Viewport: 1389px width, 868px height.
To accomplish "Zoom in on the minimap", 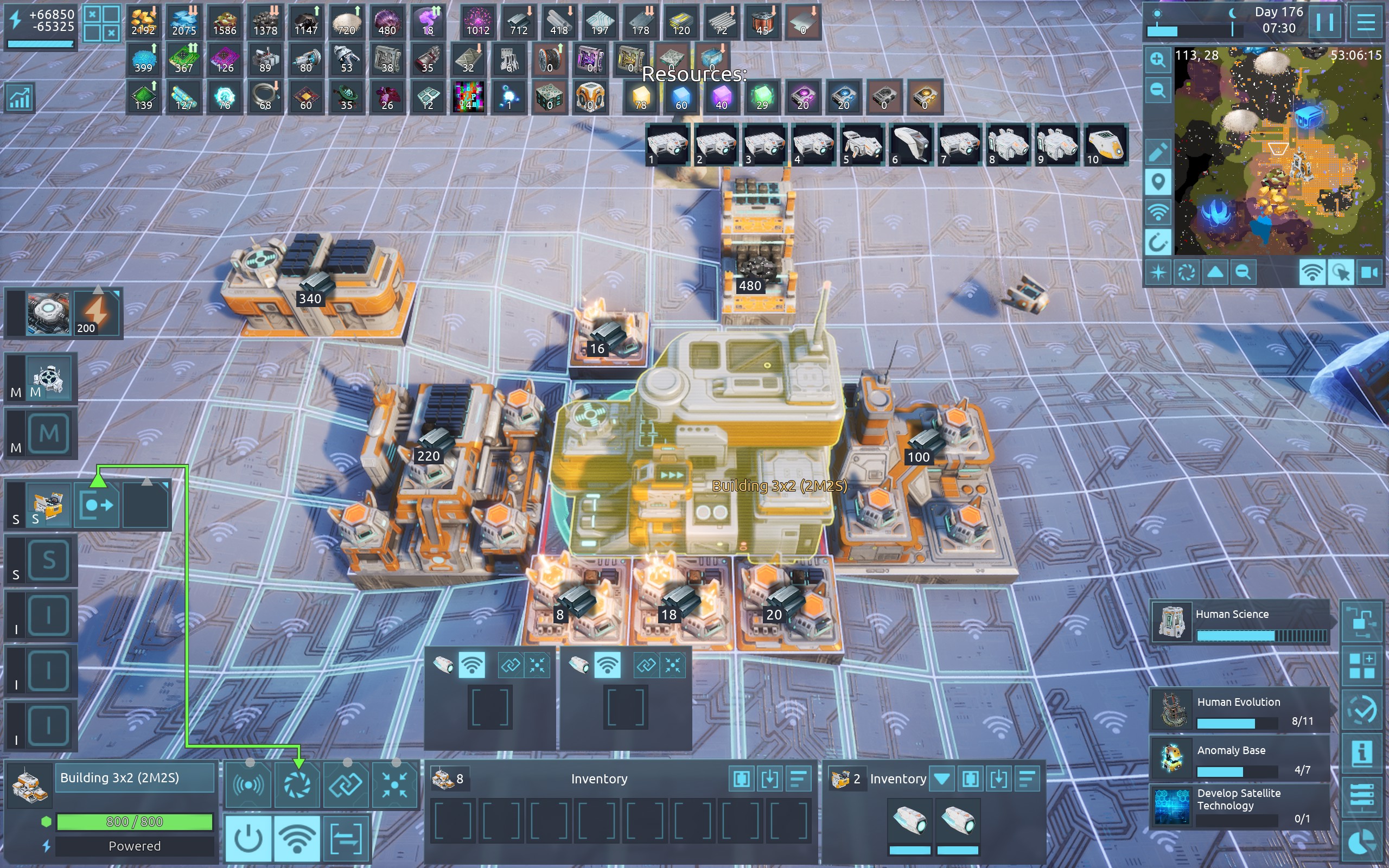I will [x=1158, y=60].
